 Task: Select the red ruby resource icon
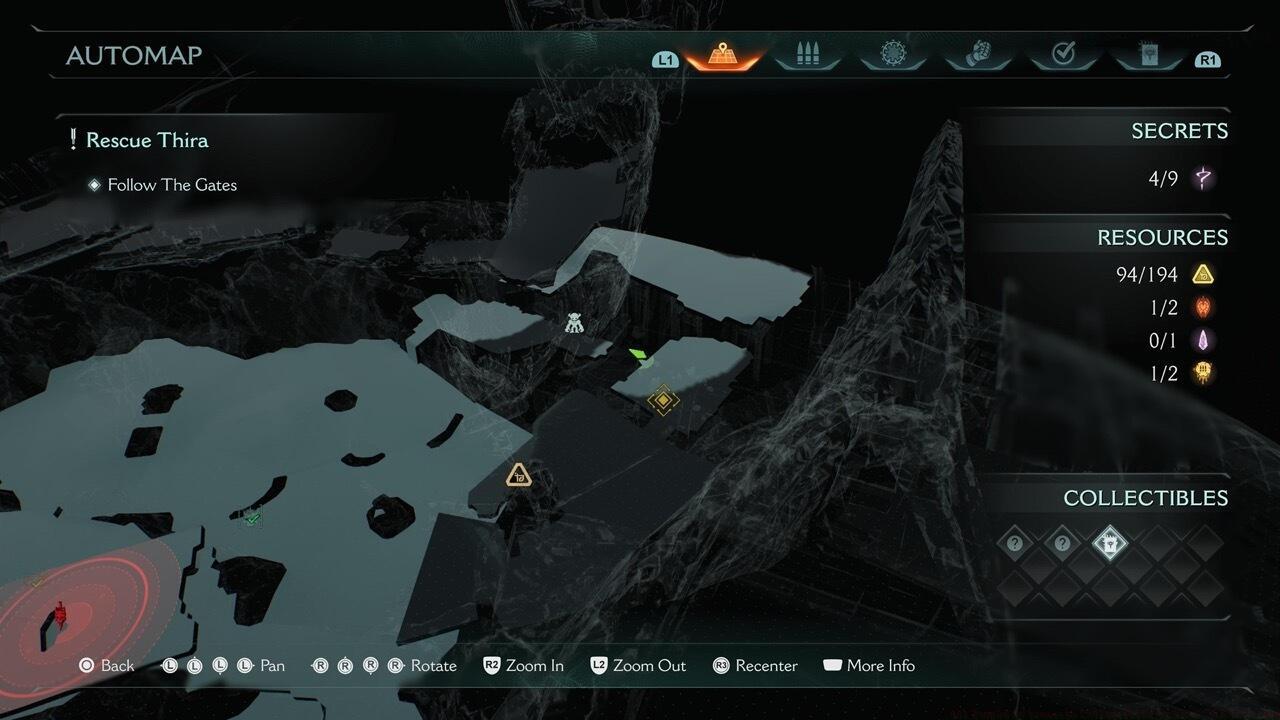[x=1203, y=307]
